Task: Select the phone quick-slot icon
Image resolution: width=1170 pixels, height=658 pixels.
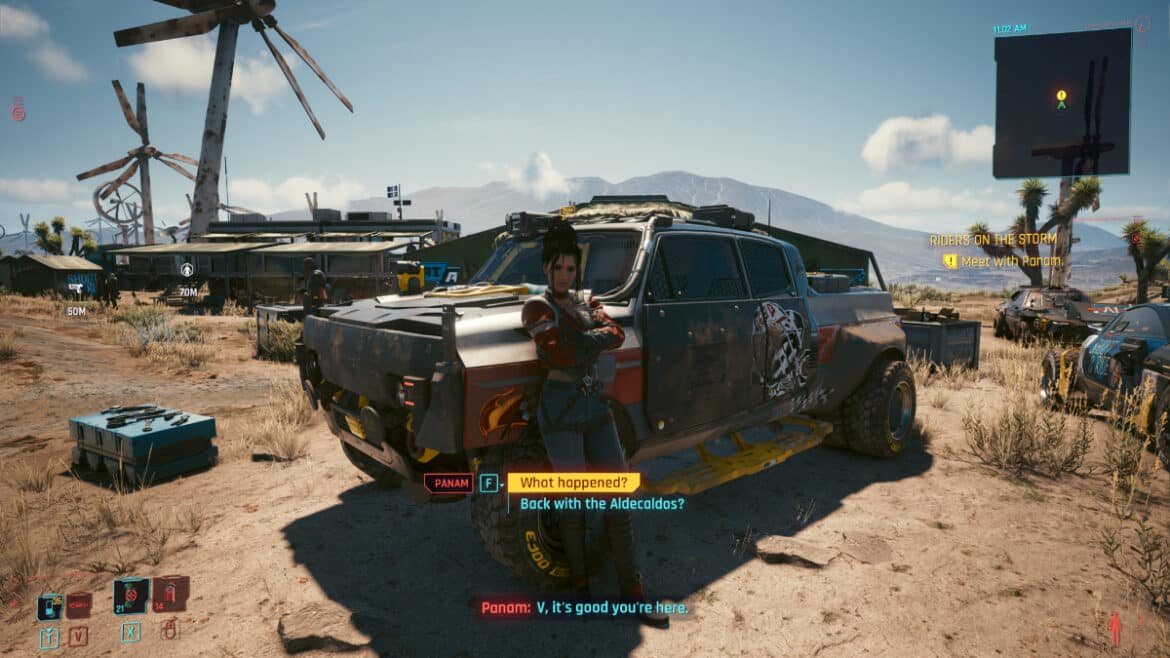Action: (x=49, y=607)
